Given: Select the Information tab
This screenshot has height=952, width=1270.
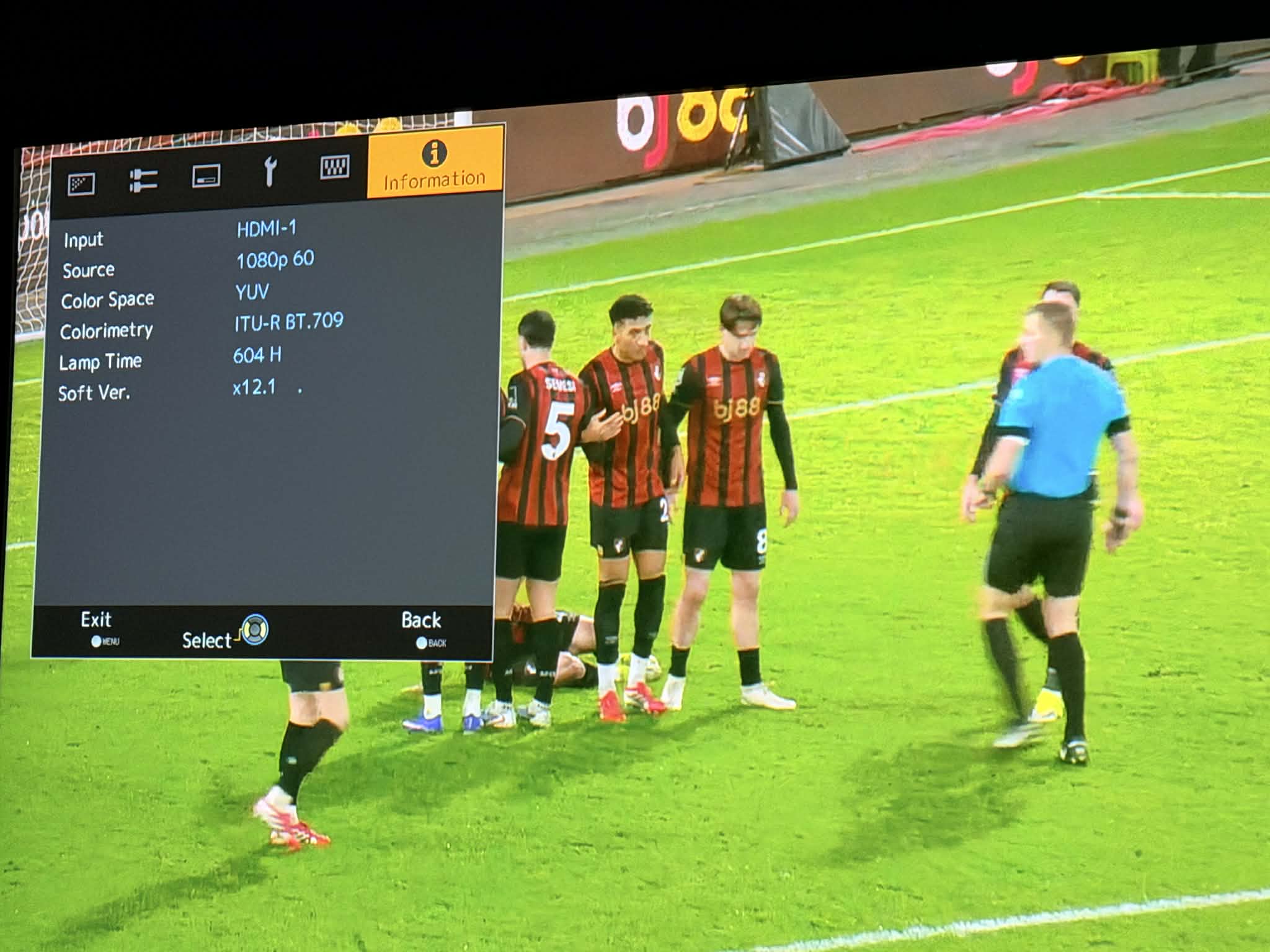Looking at the screenshot, I should coord(435,164).
